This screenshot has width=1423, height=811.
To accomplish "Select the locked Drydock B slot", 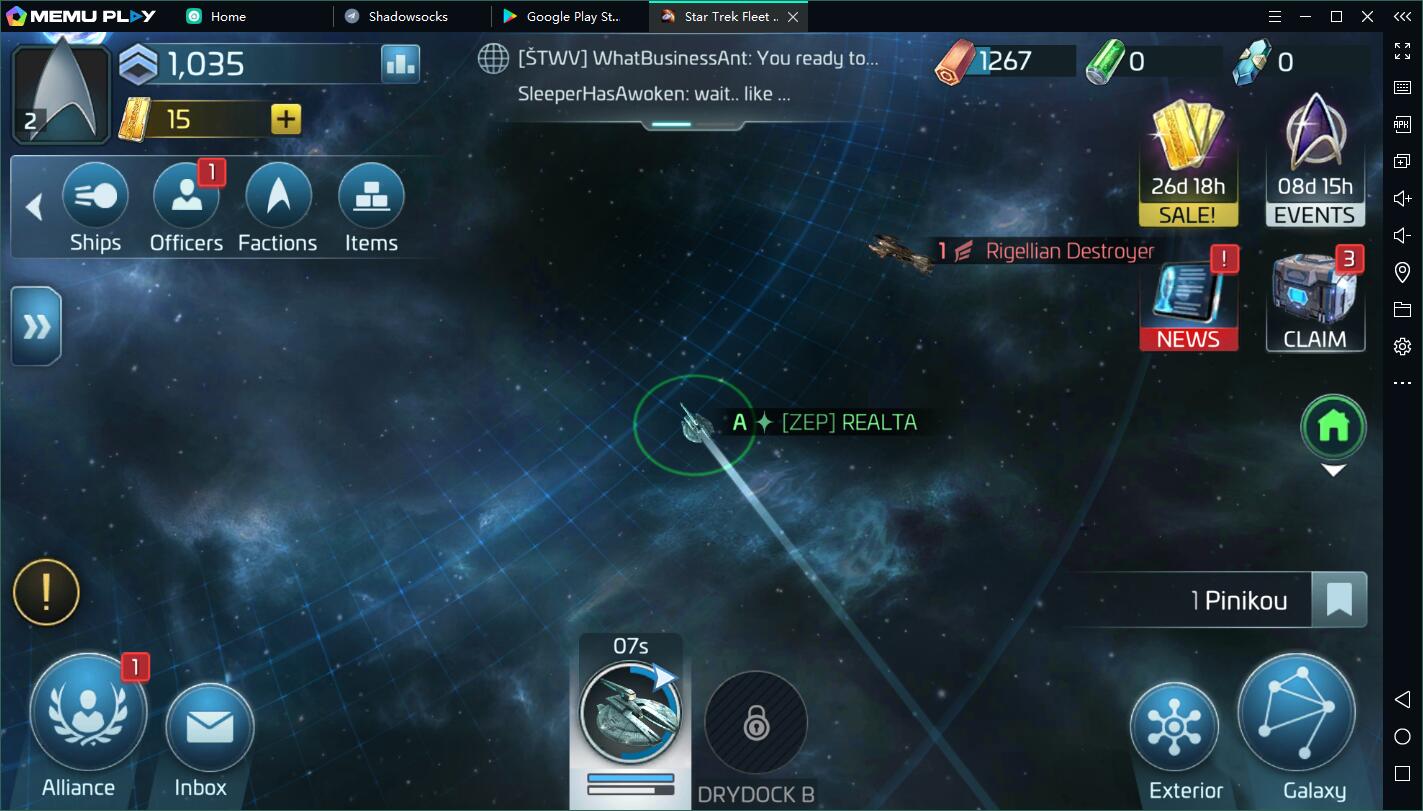I will (756, 723).
